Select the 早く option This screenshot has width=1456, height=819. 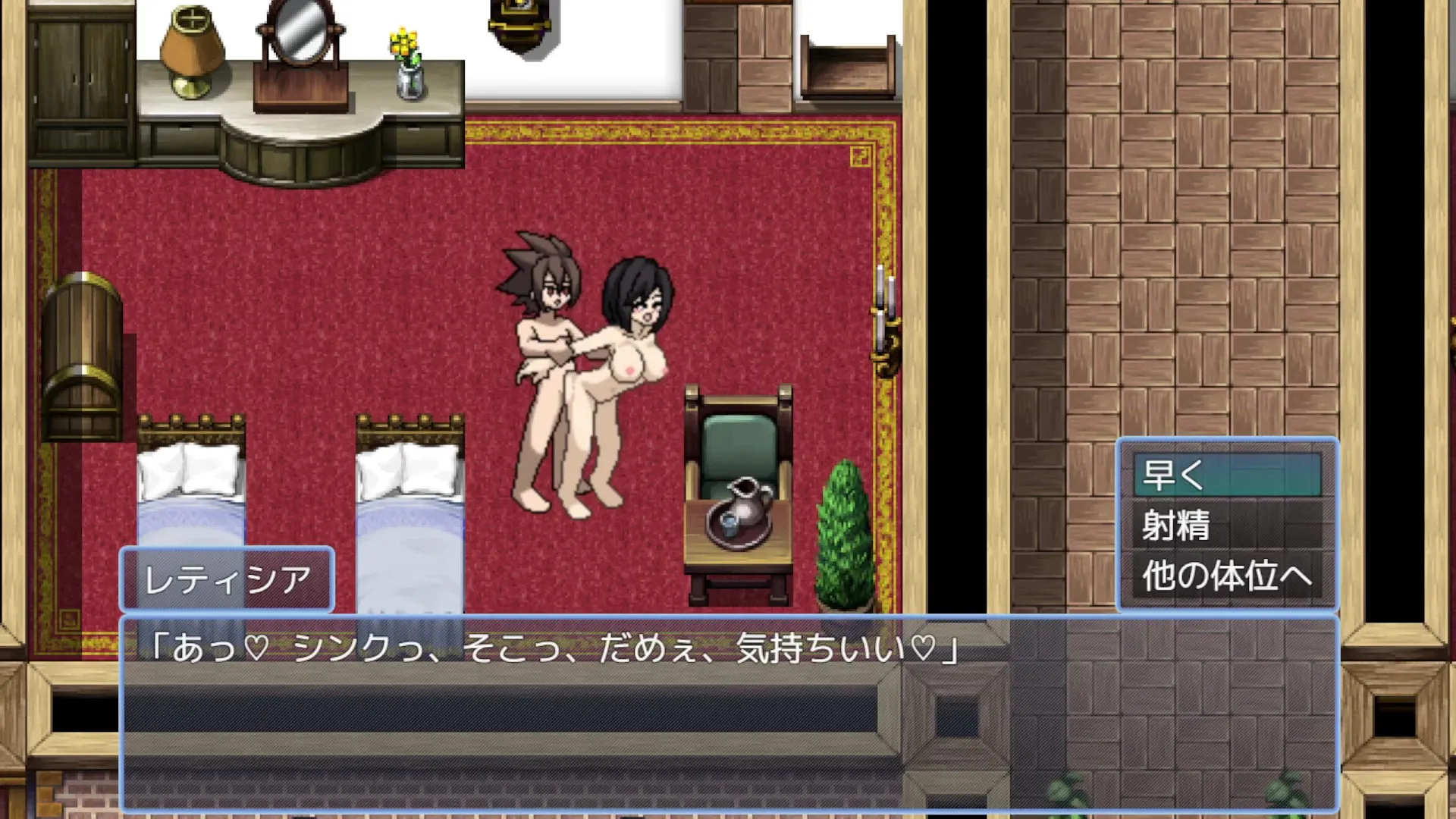[1227, 475]
